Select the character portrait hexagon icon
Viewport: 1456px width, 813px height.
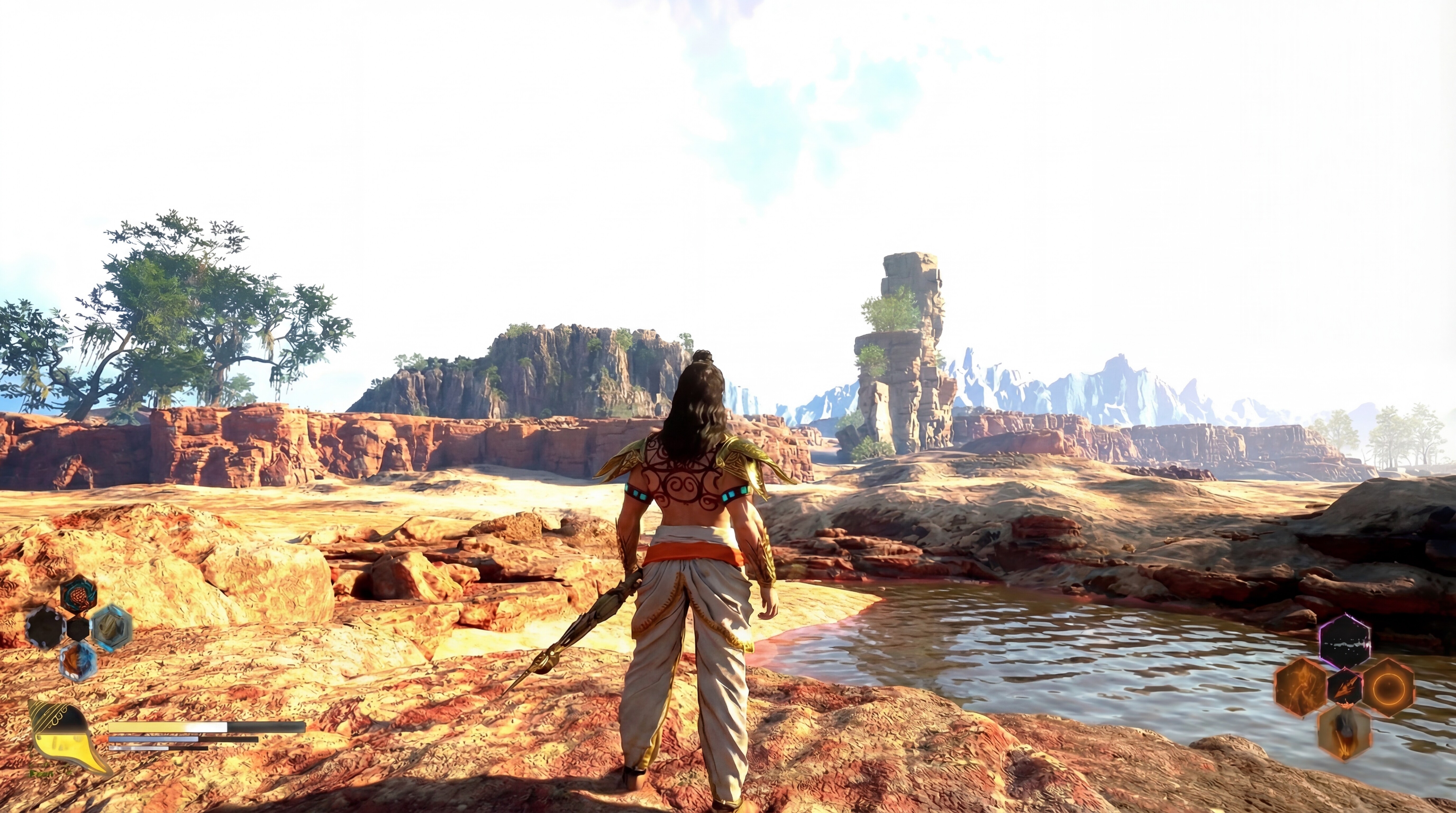pyautogui.click(x=78, y=595)
